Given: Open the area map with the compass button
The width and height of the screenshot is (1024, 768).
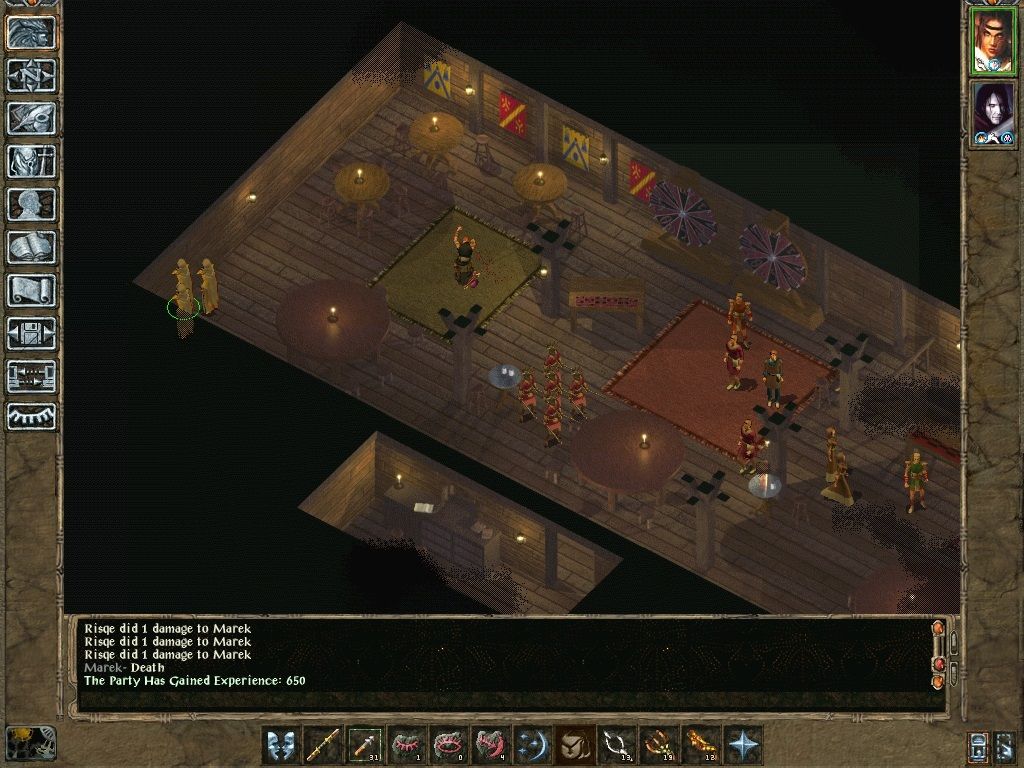Looking at the screenshot, I should click(x=31, y=76).
